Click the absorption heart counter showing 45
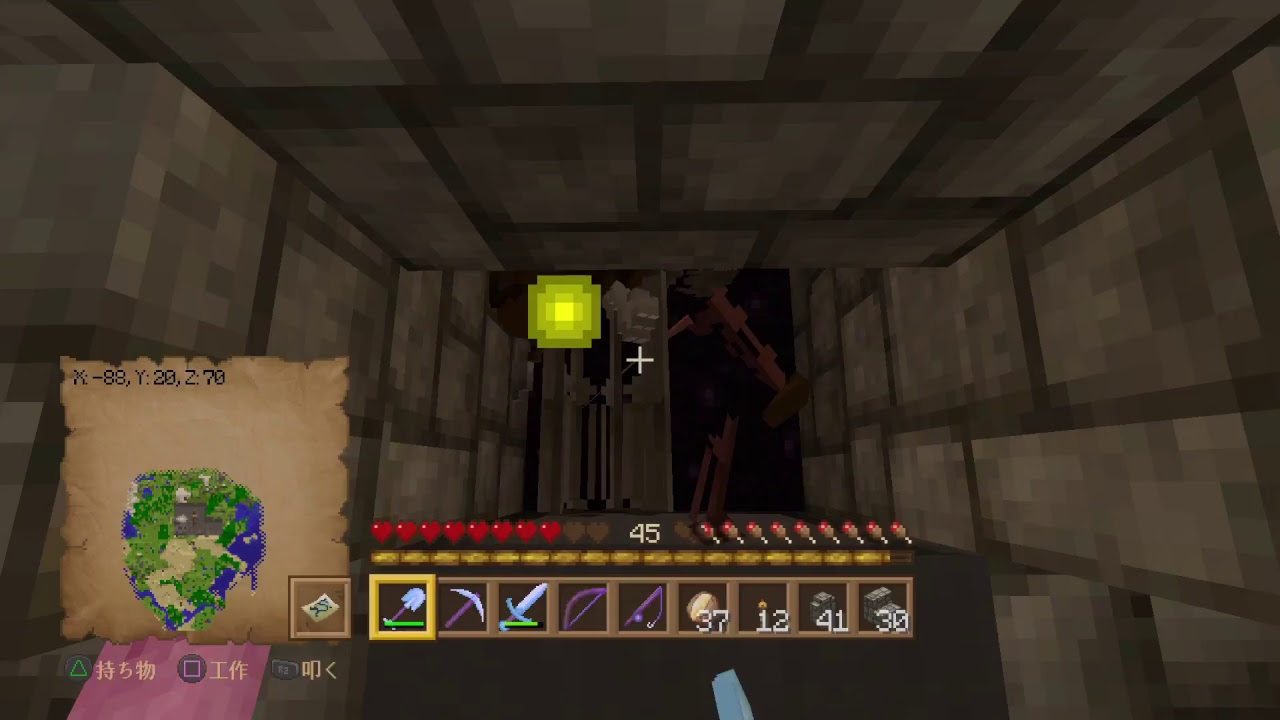This screenshot has width=1280, height=720. (x=645, y=534)
